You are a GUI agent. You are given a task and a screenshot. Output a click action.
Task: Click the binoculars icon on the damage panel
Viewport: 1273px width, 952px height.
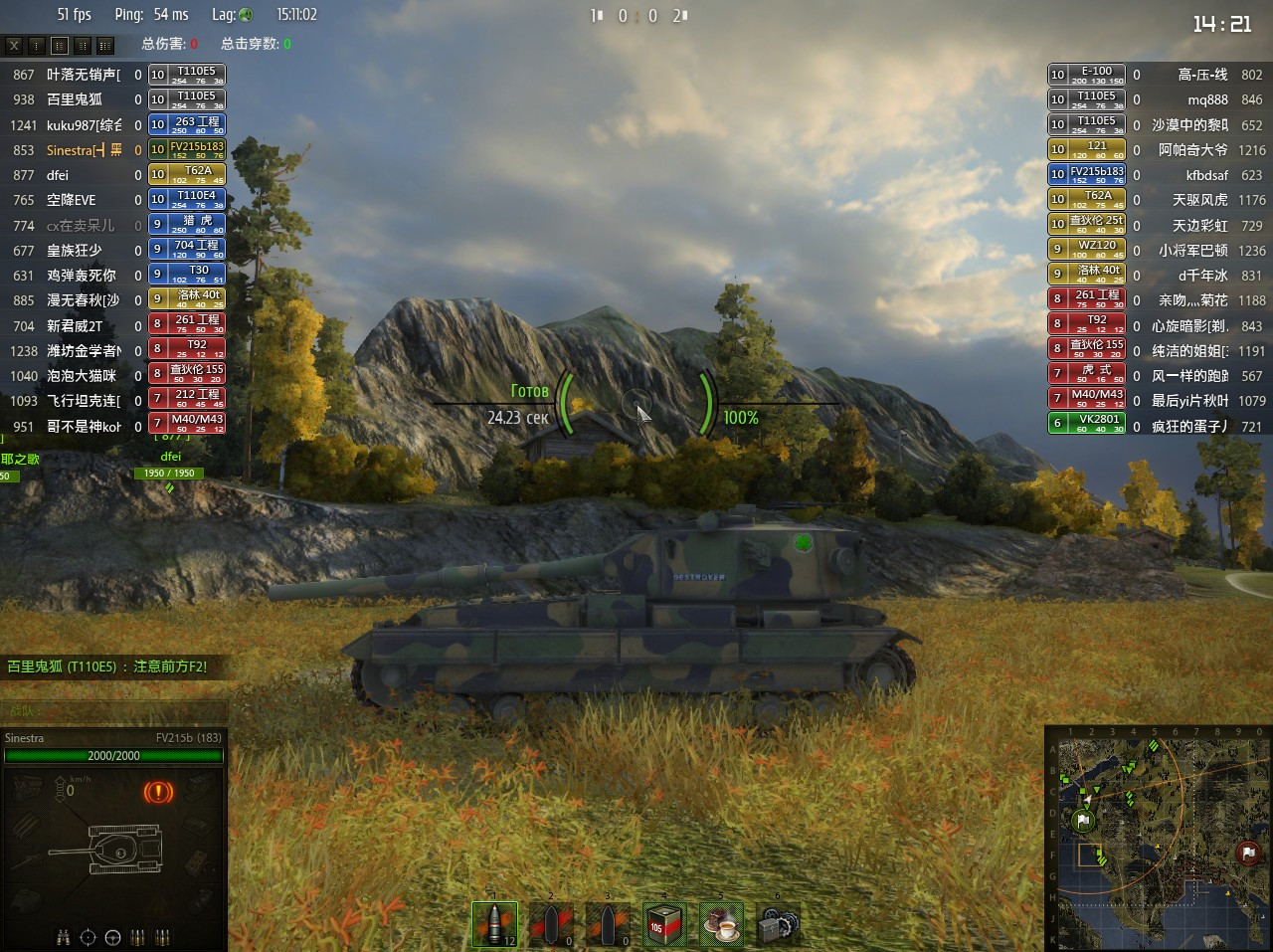63,936
